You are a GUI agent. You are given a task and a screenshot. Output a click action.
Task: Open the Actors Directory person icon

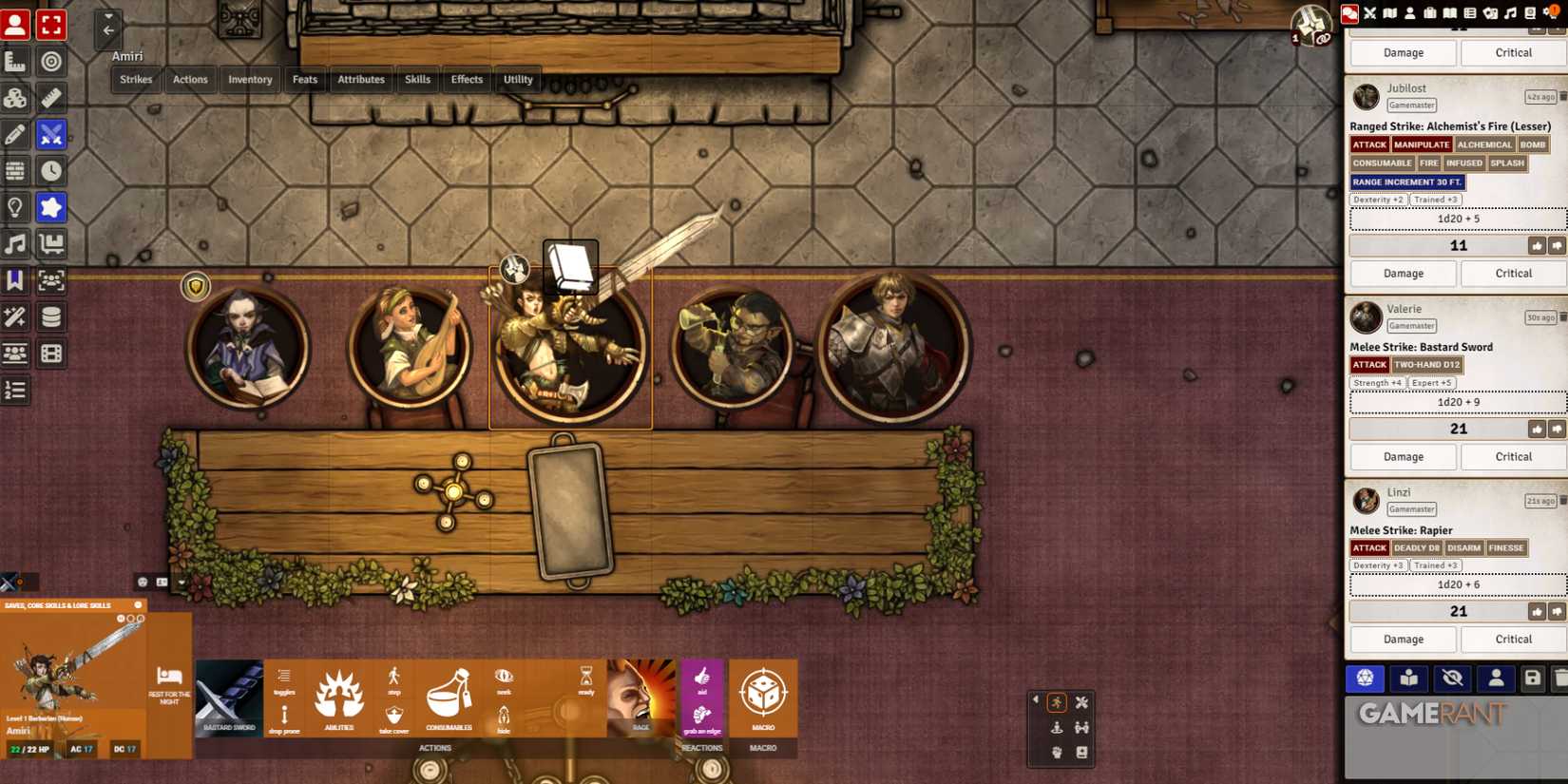click(1410, 13)
